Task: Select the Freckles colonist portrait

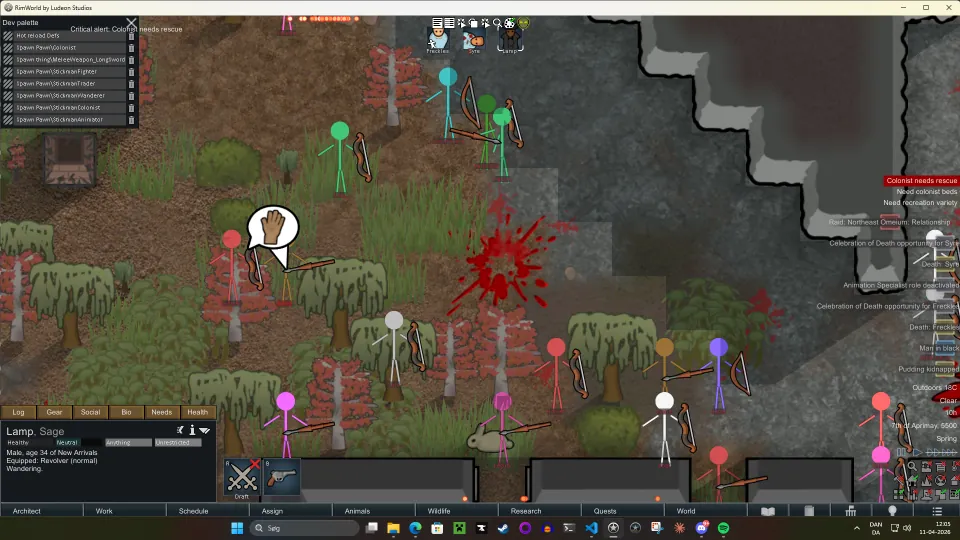Action: 438,40
